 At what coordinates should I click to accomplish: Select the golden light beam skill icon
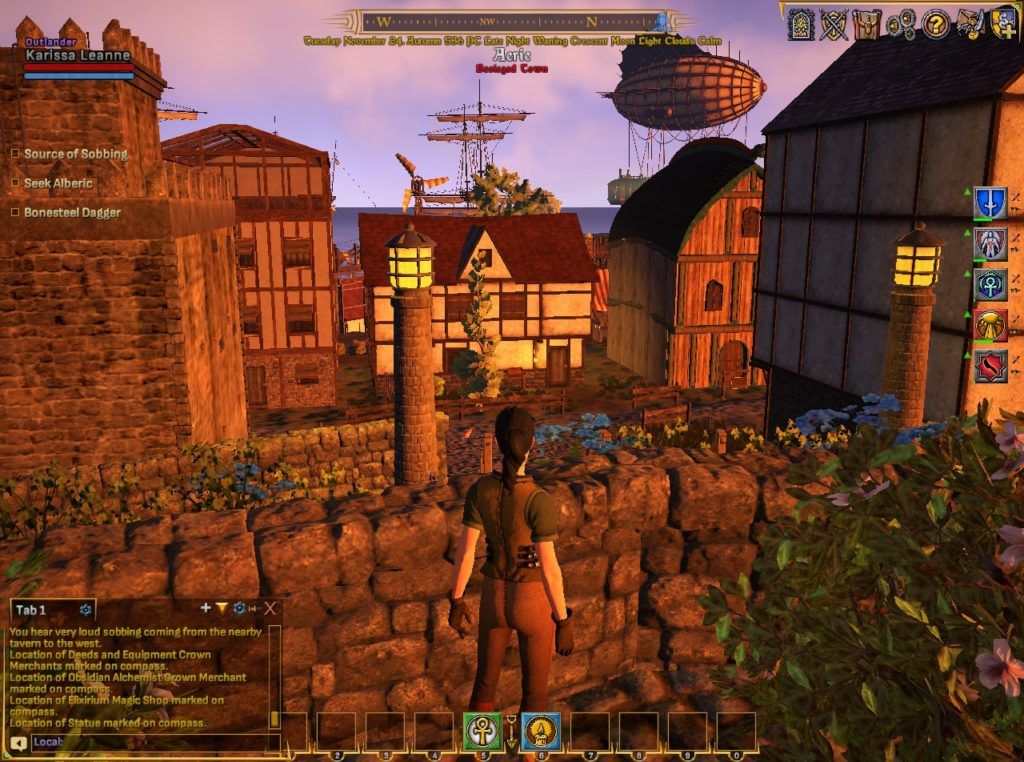click(990, 325)
